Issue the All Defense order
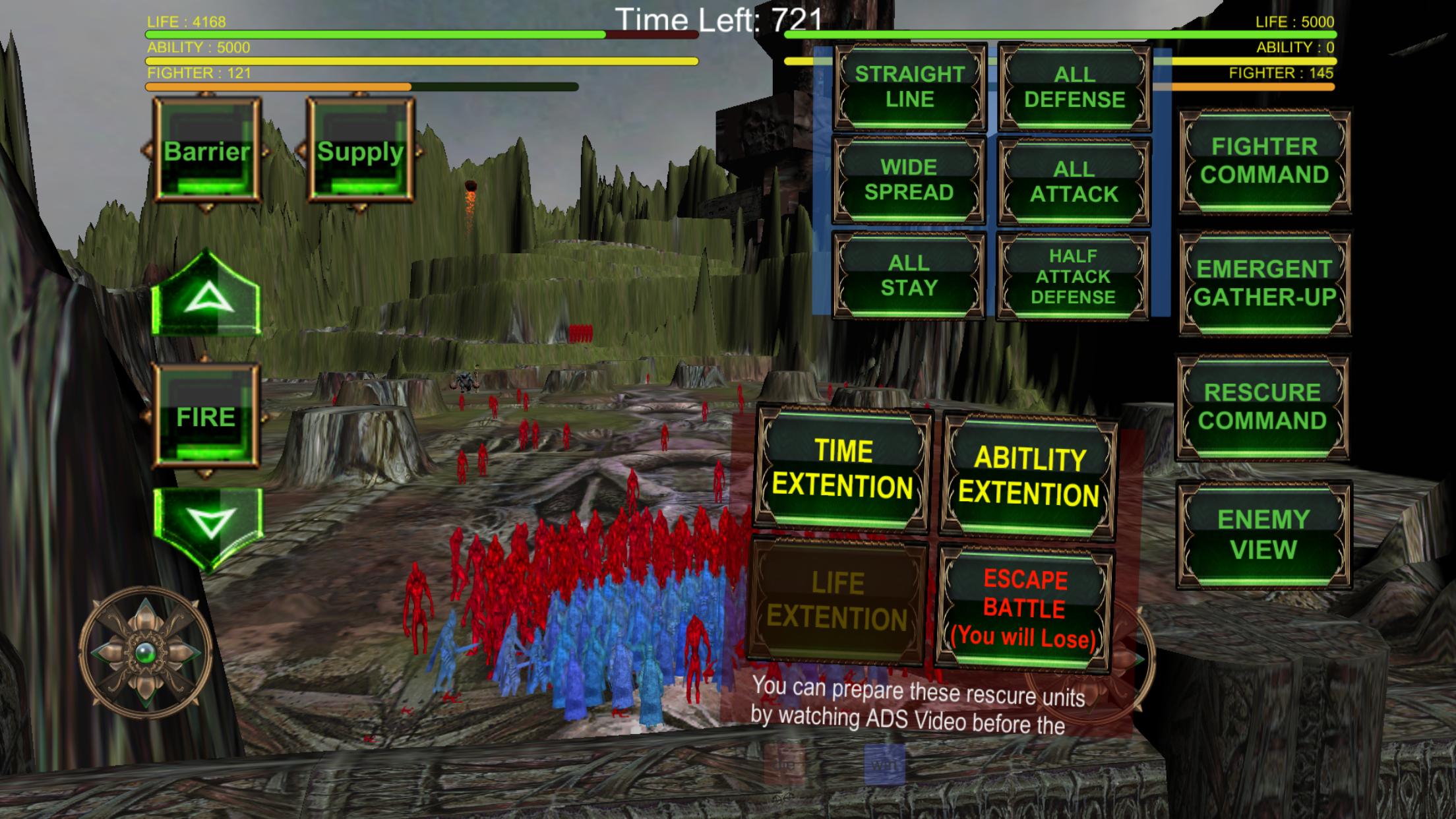This screenshot has height=819, width=1456. (1074, 86)
